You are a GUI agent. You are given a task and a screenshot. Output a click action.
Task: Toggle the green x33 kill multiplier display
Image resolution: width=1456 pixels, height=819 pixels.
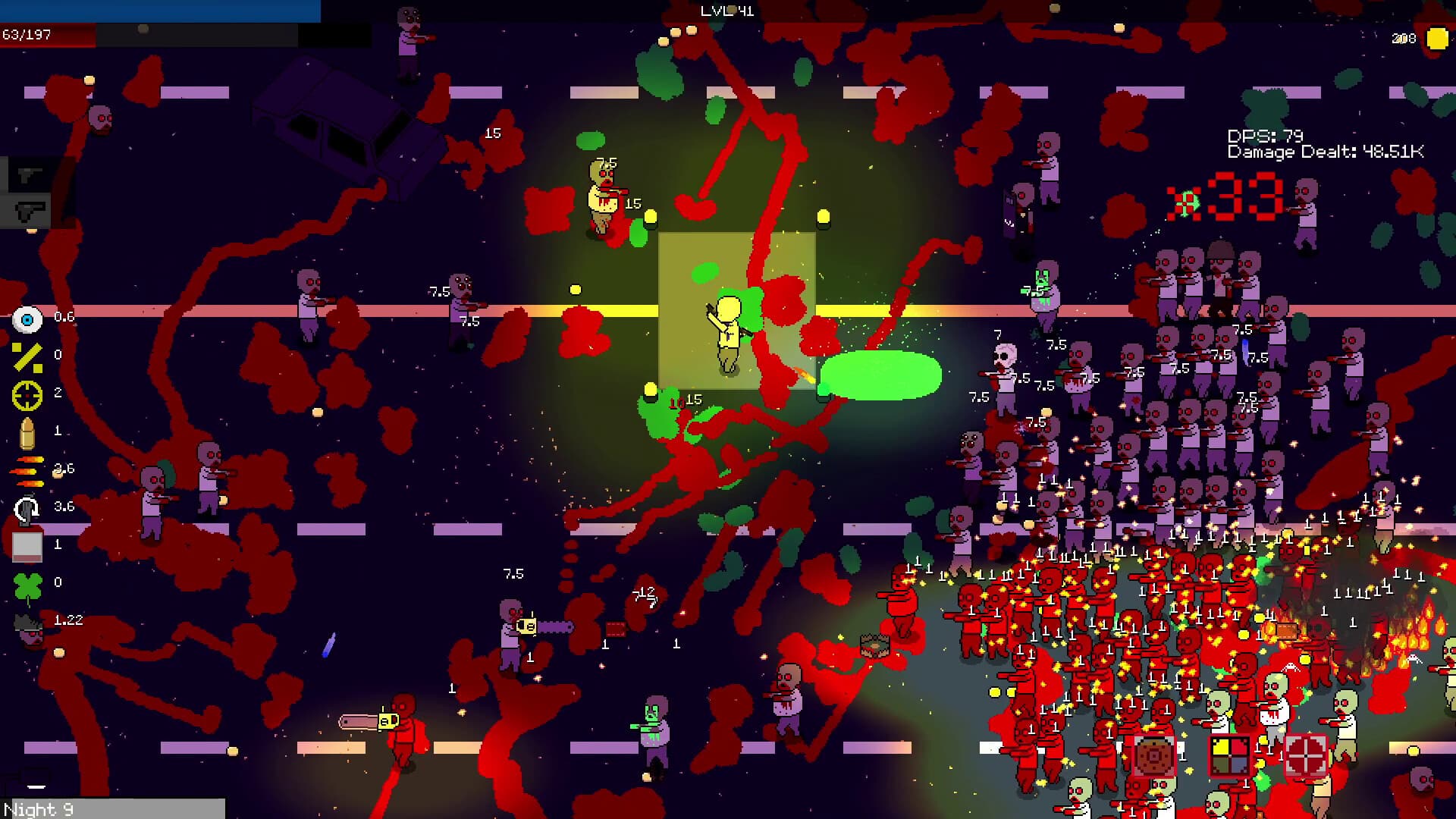tap(1221, 199)
